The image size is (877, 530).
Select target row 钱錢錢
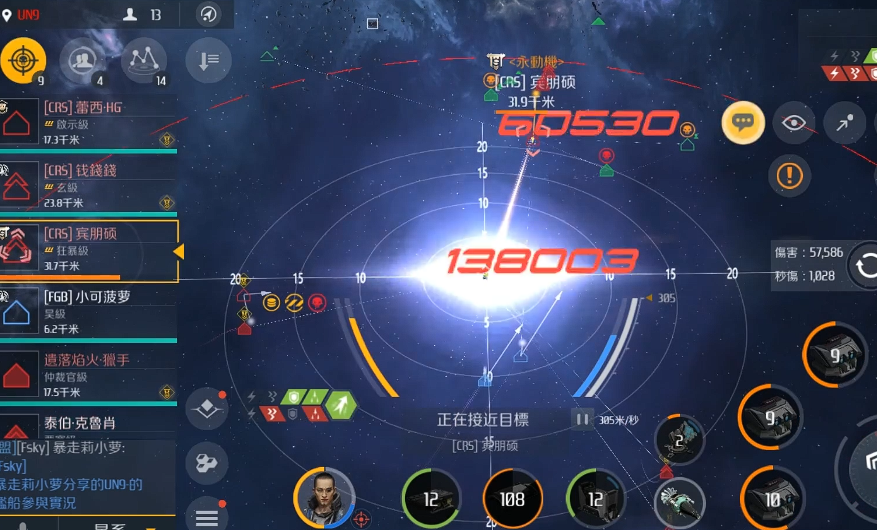[88, 186]
